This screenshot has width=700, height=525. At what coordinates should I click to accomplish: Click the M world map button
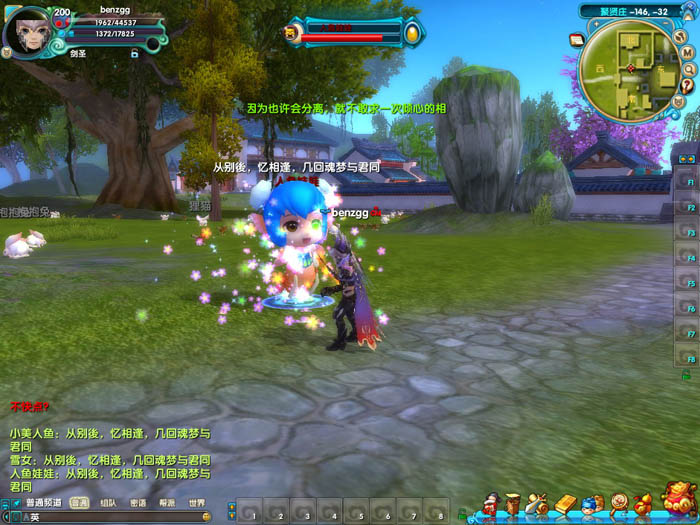coord(688,51)
